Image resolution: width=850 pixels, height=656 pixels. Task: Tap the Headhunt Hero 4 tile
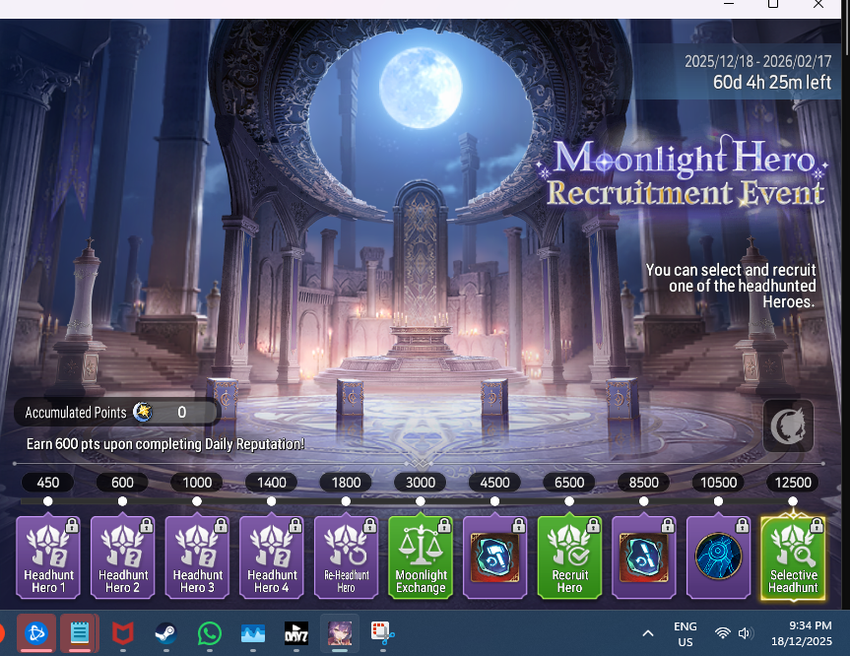click(272, 558)
